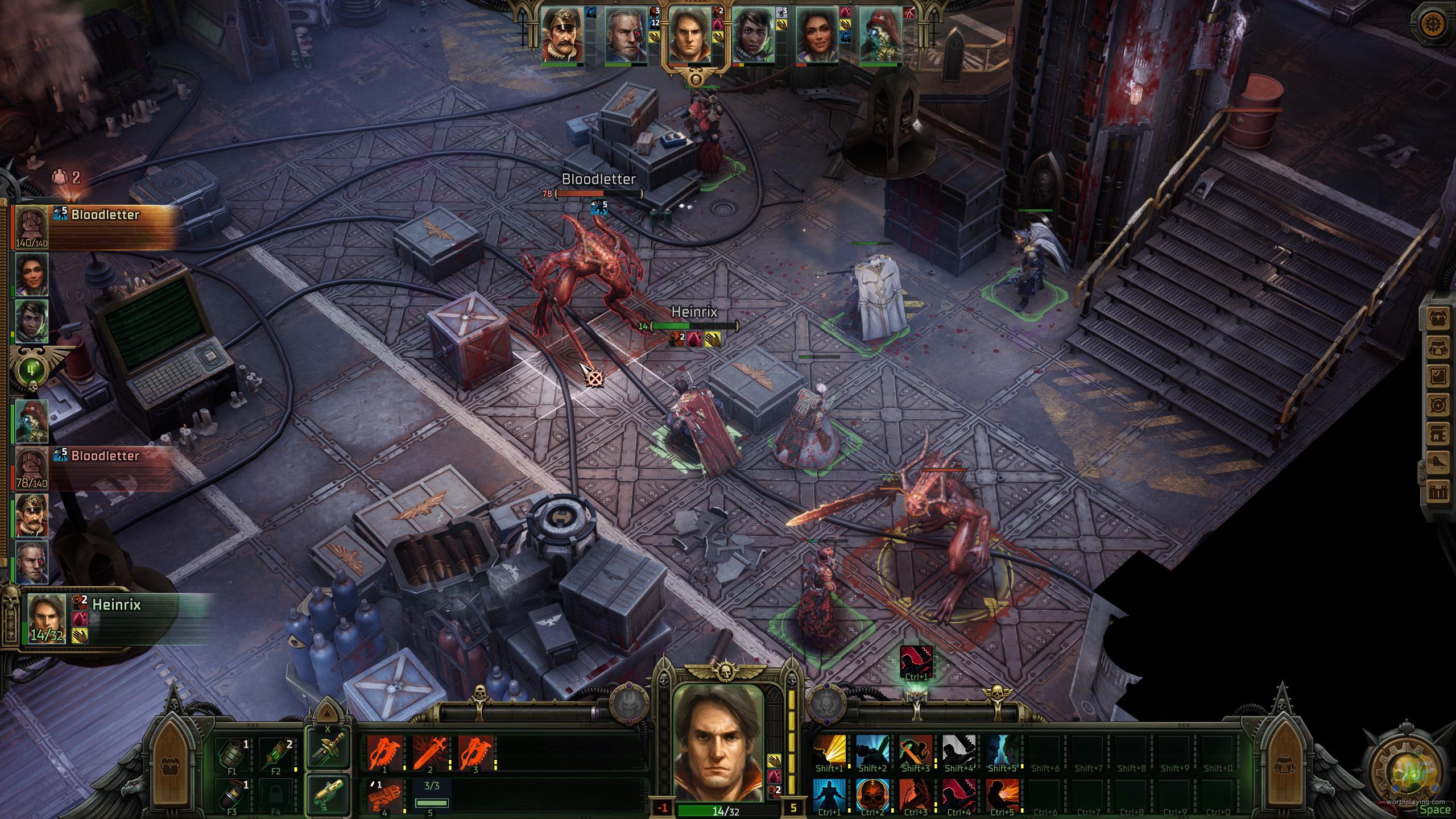Select the red-hooded tech-priest party portrait
Image resolution: width=1456 pixels, height=819 pixels.
pyautogui.click(x=881, y=35)
